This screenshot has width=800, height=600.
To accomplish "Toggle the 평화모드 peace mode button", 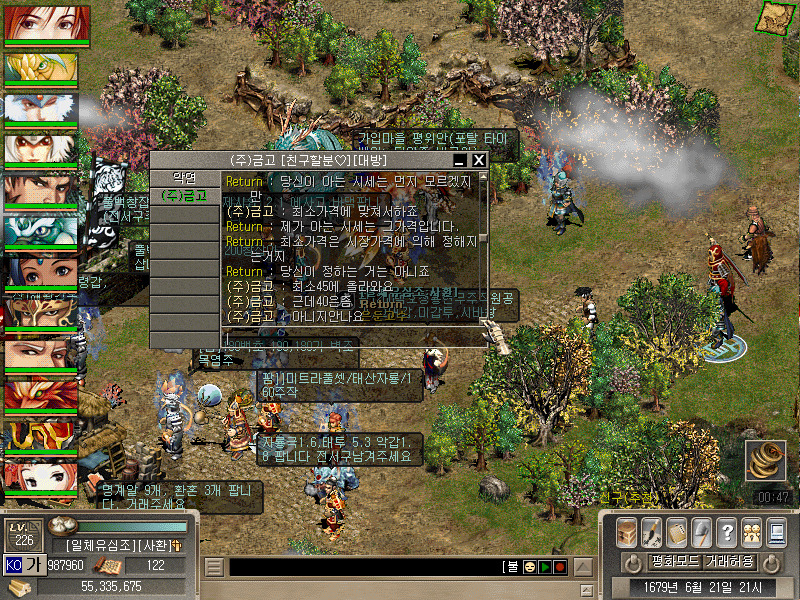I will [673, 561].
